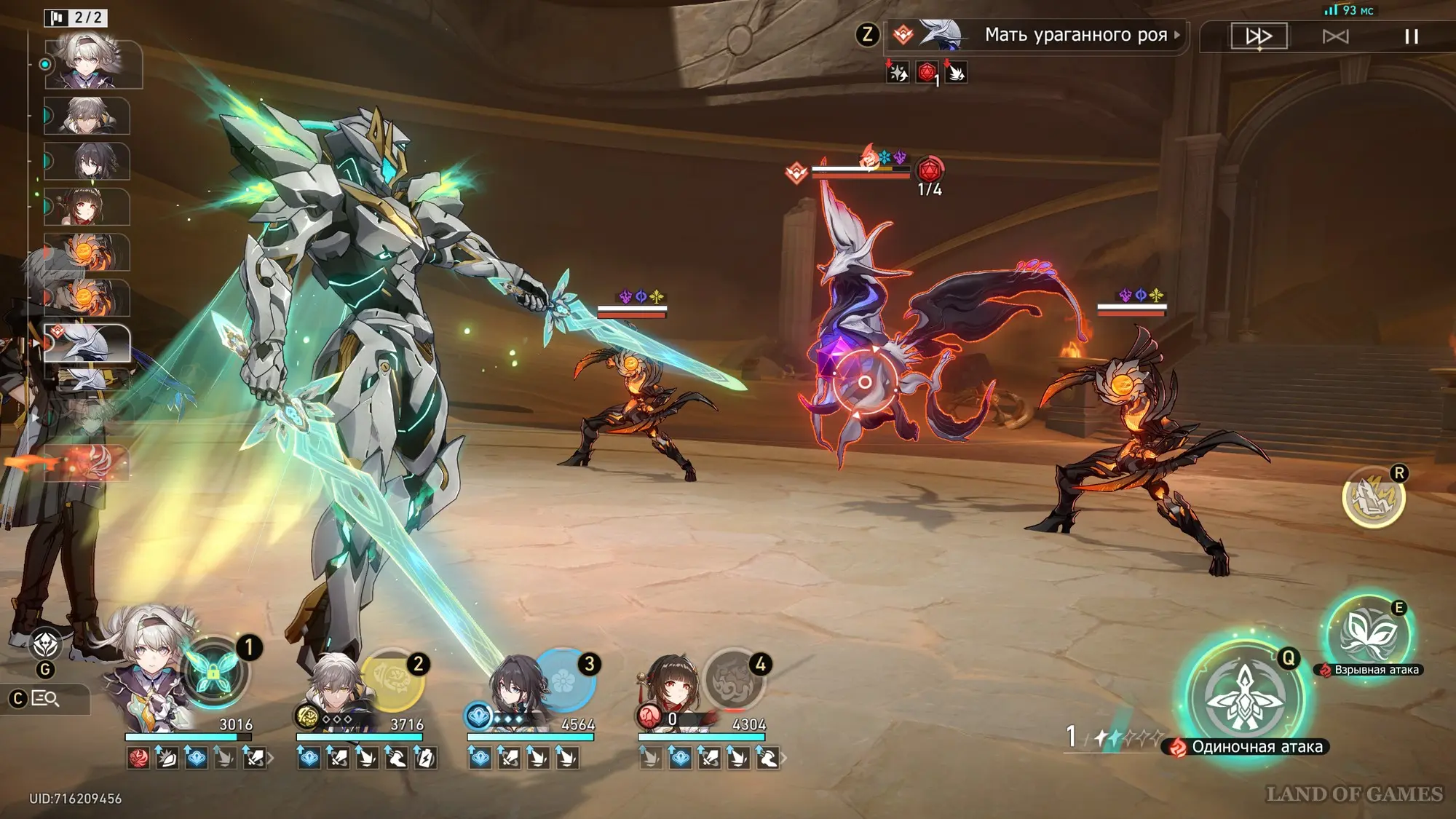Click the emblem icon above G
This screenshot has width=1456, height=819.
[46, 644]
